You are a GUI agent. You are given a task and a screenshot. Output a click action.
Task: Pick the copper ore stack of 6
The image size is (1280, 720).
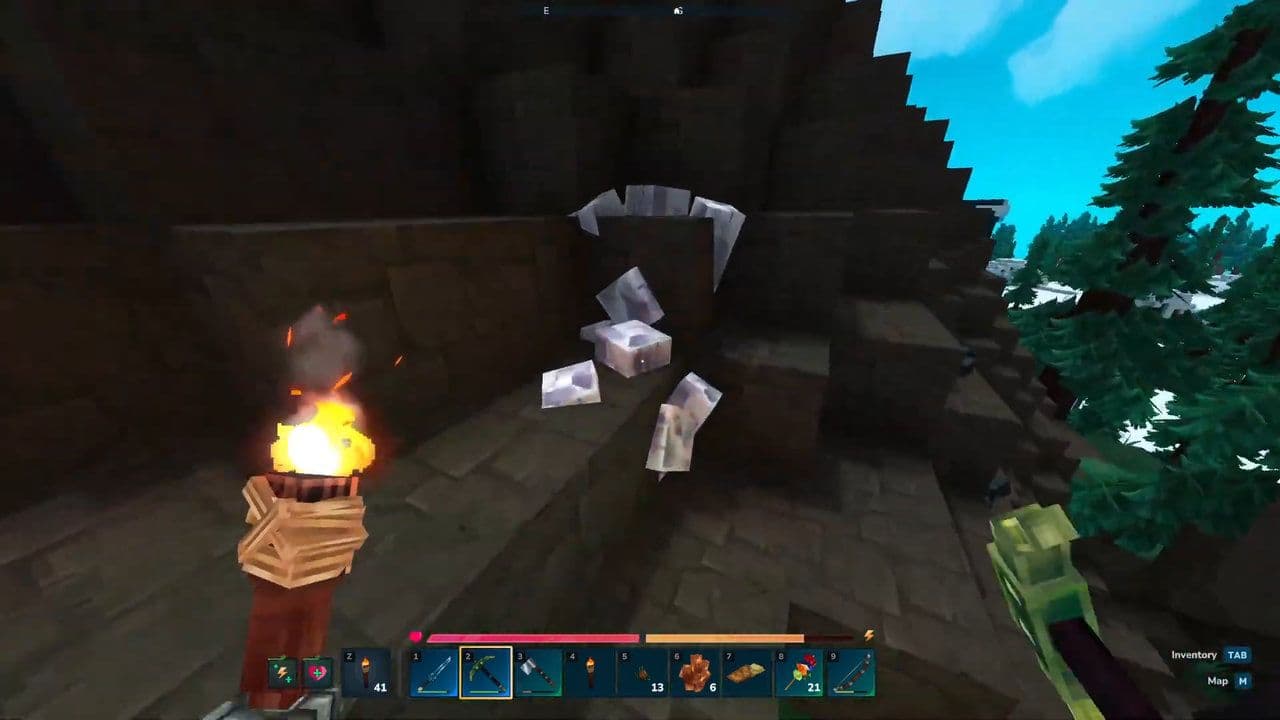[x=694, y=673]
